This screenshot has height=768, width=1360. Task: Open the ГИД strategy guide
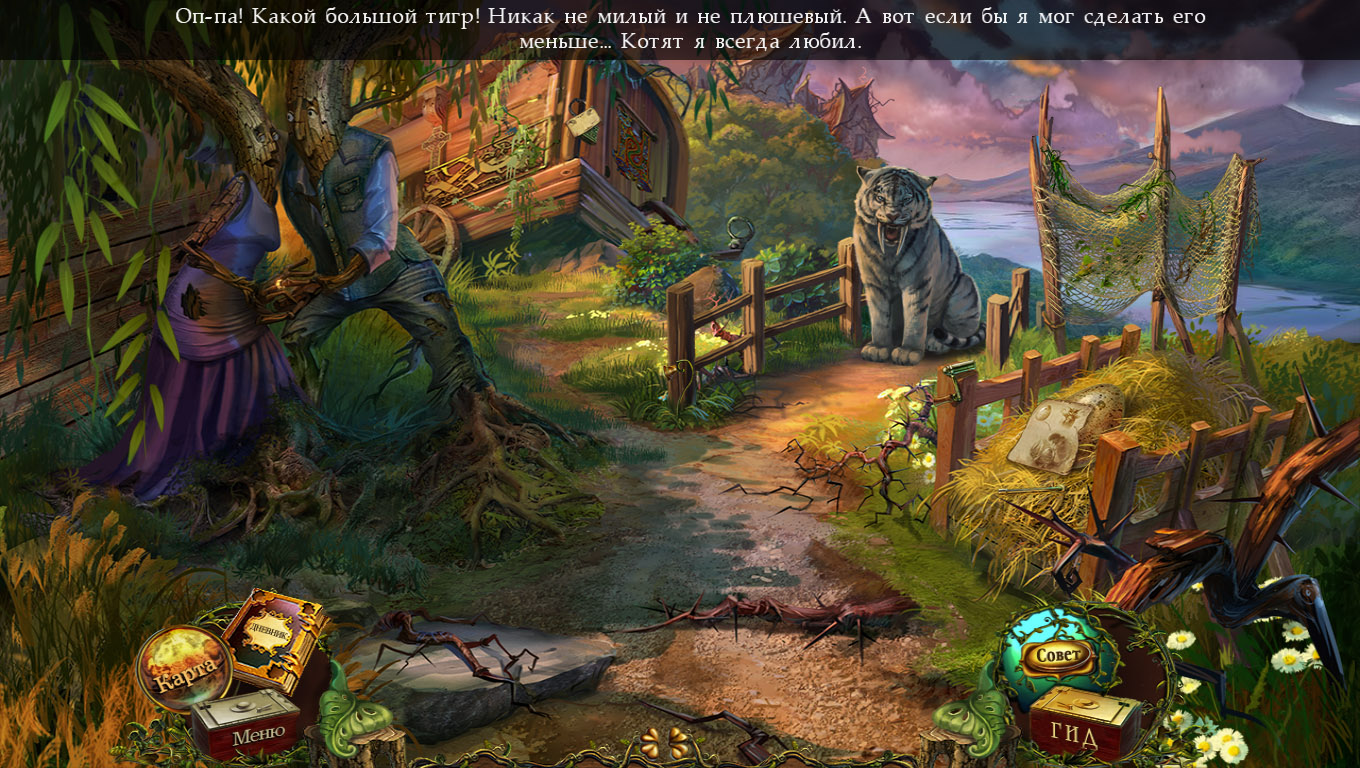coord(1075,730)
